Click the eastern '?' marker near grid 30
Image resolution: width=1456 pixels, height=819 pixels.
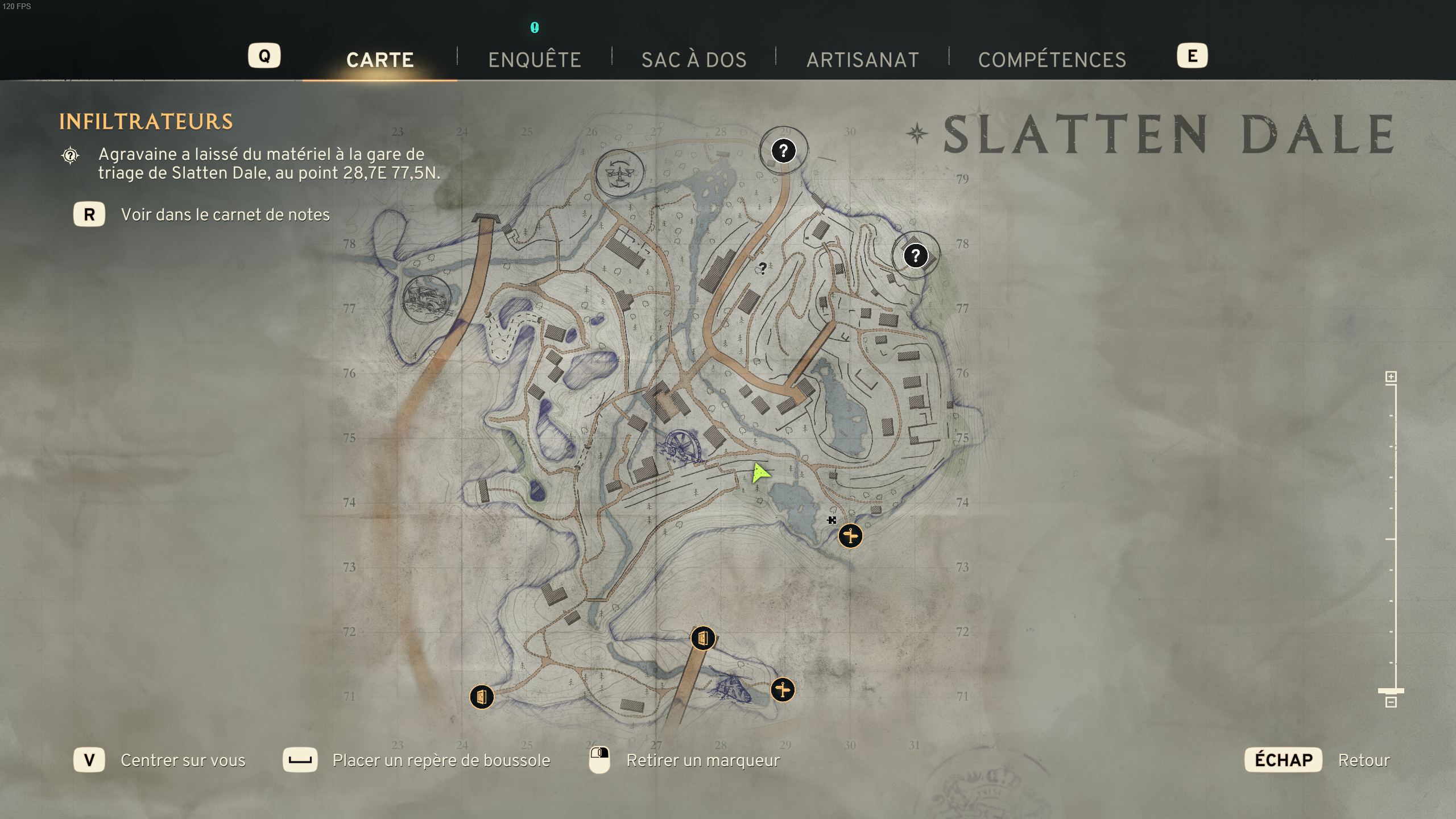[x=916, y=255]
